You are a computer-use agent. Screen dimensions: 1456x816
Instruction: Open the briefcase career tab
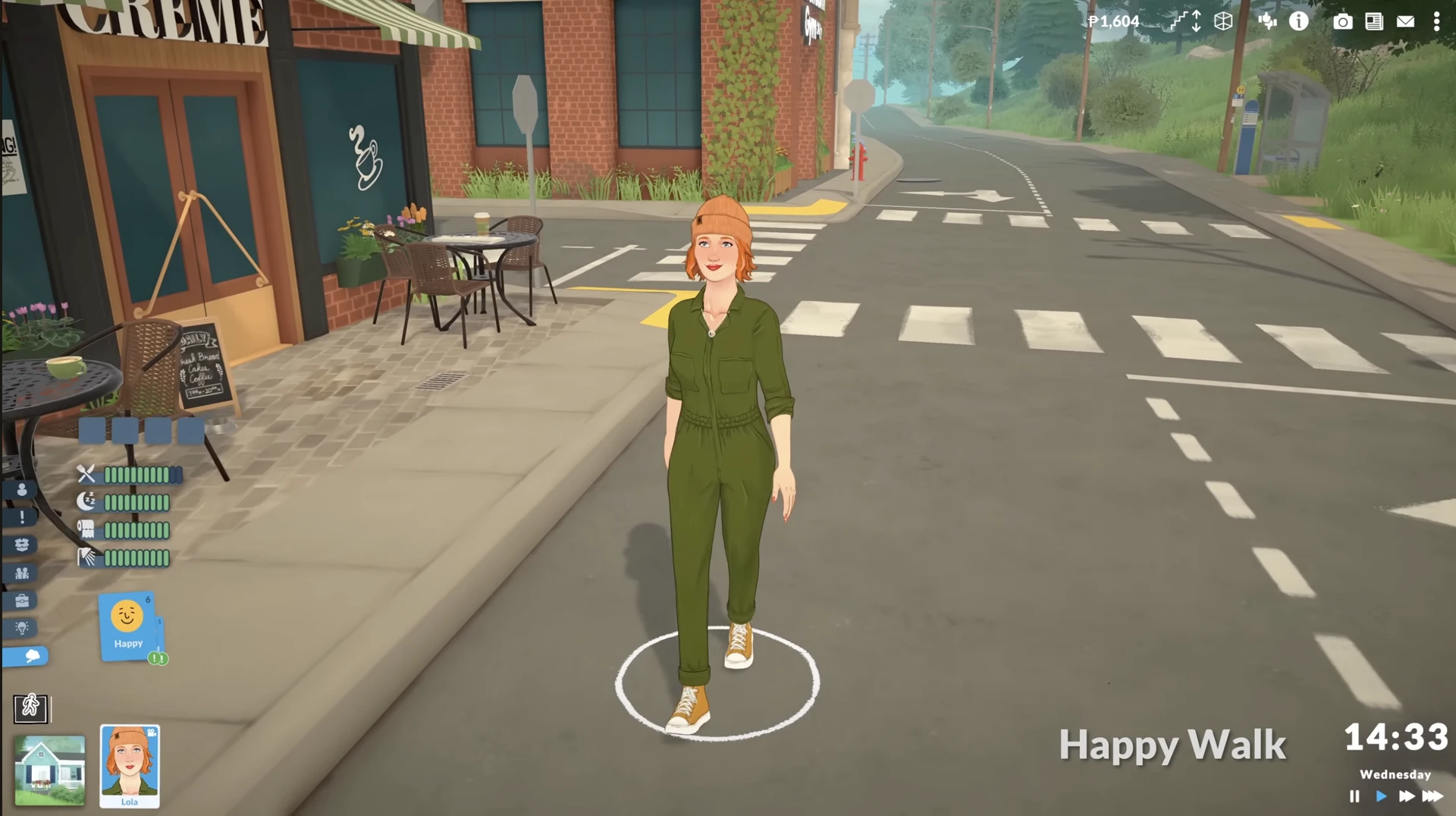22,601
